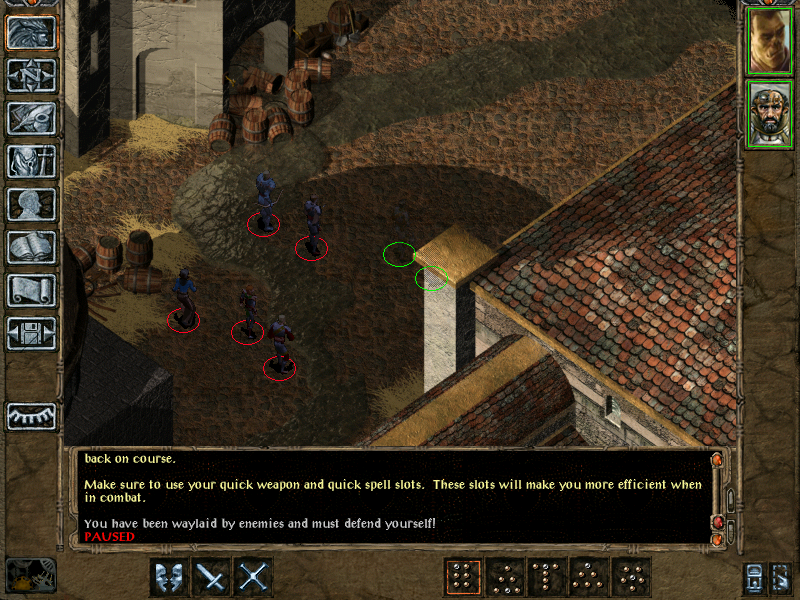This screenshot has height=600, width=800.
Task: Select the top bald character portrait
Action: point(769,41)
